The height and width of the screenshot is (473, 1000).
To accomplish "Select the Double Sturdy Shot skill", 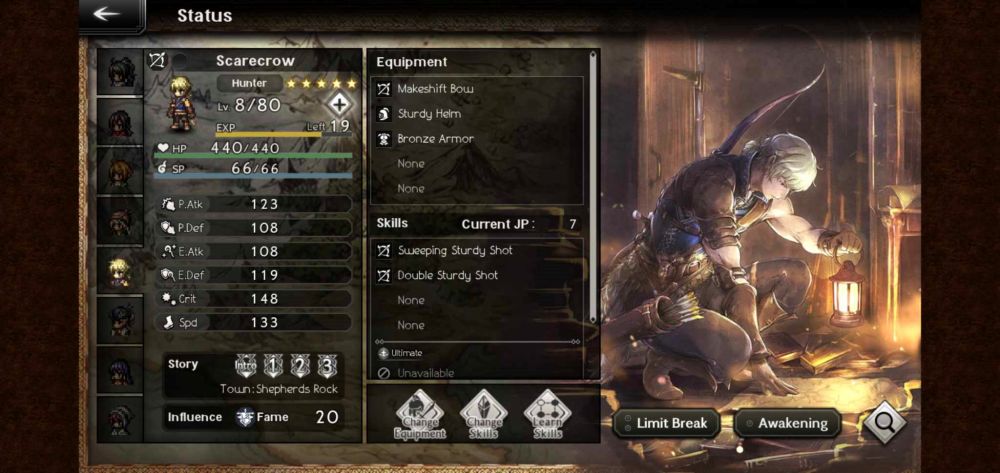I will tap(476, 275).
